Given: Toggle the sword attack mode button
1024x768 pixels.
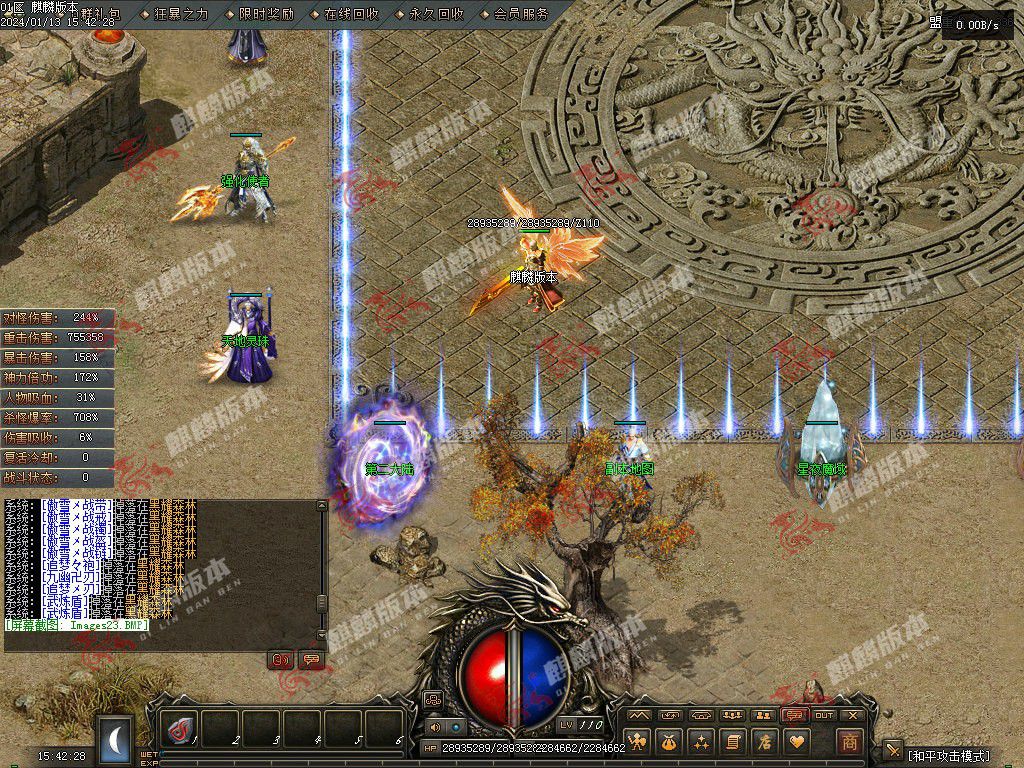Looking at the screenshot, I should pos(893,752).
